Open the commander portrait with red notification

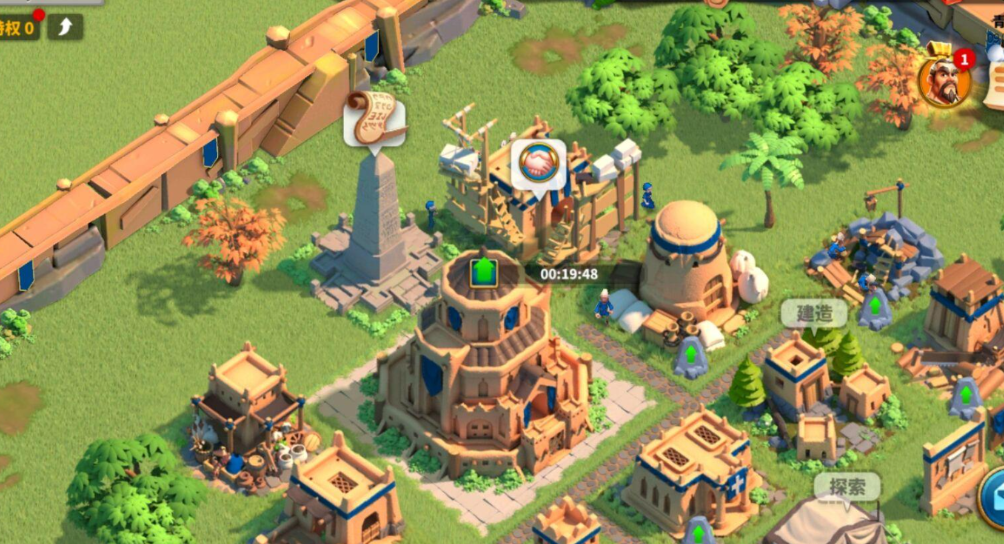[944, 81]
